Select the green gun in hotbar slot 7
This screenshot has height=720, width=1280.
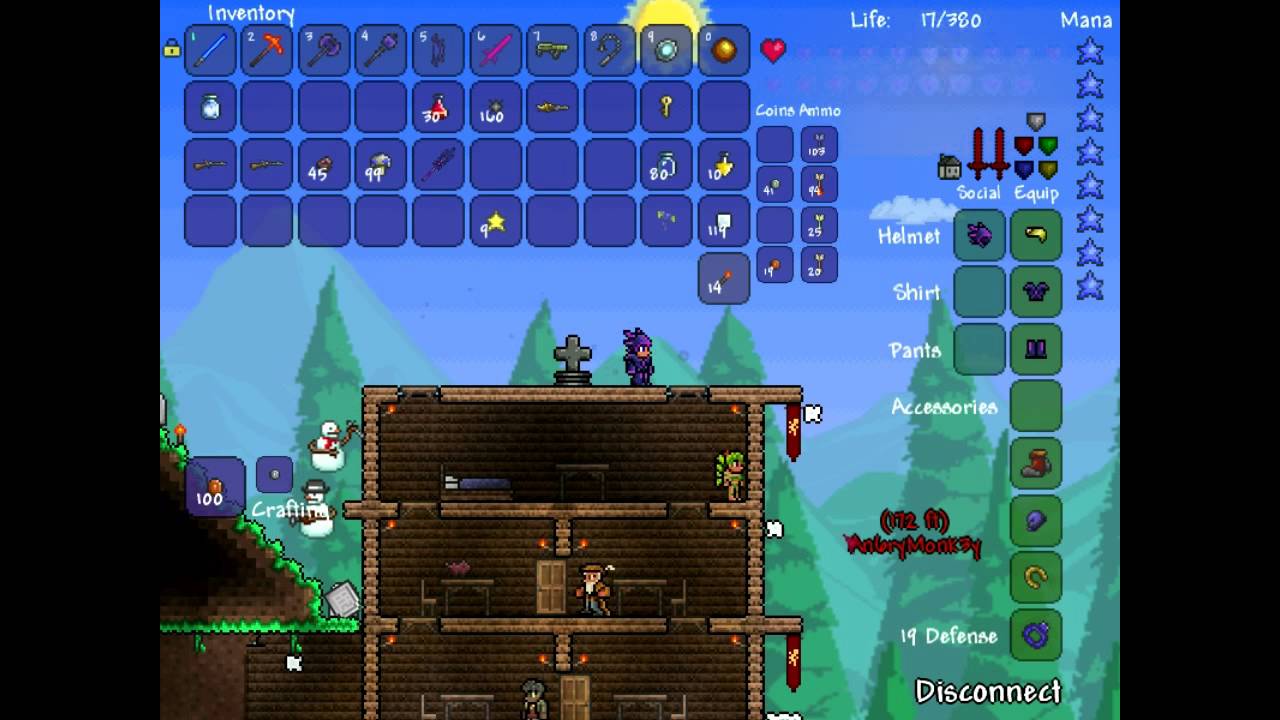(x=552, y=51)
